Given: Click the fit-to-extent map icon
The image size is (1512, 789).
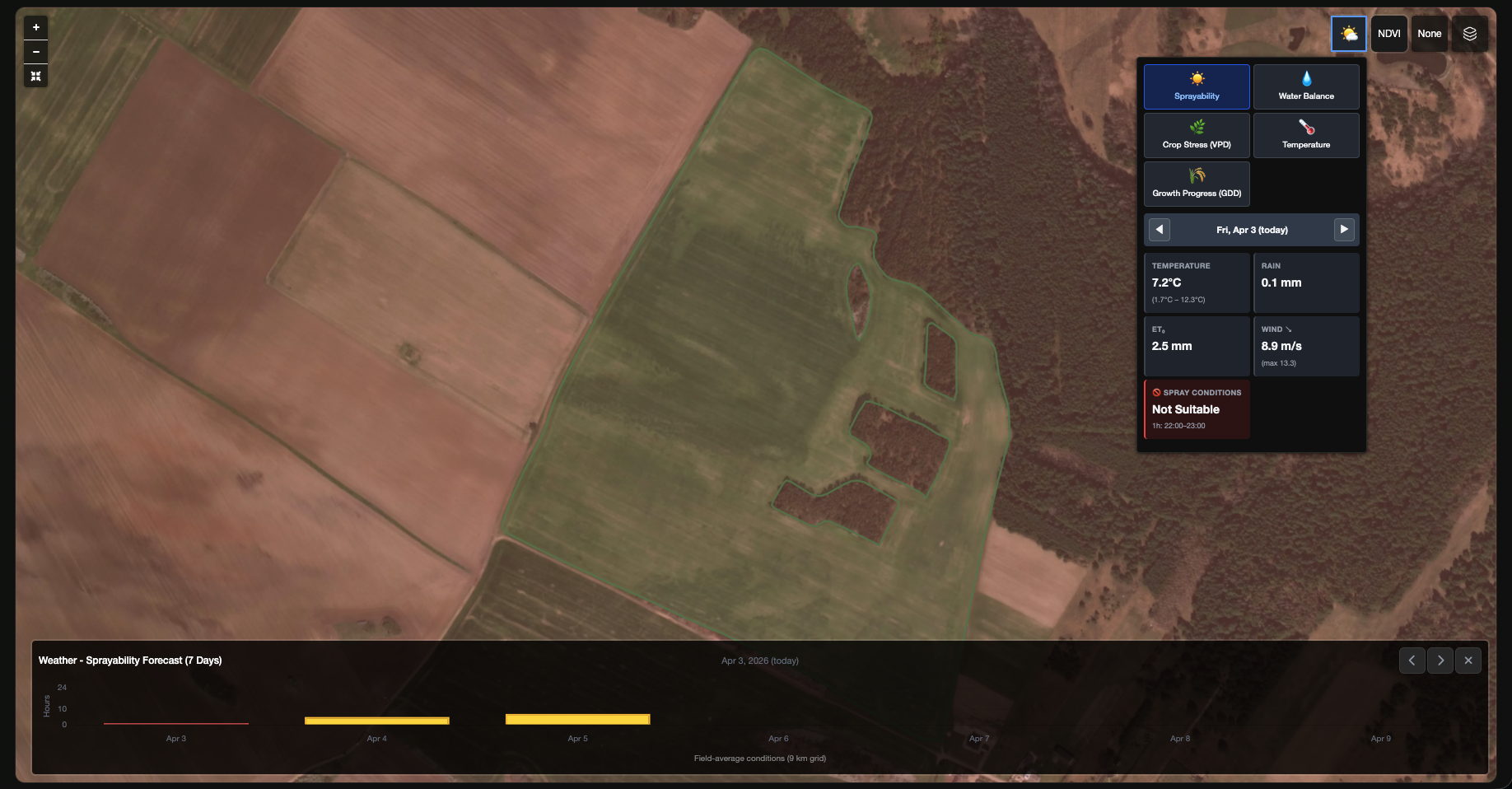Looking at the screenshot, I should (35, 76).
